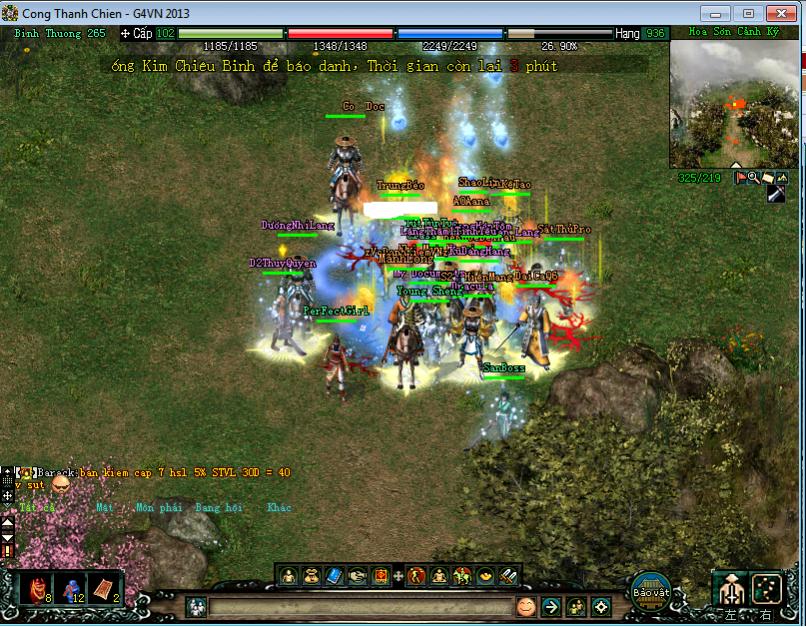The height and width of the screenshot is (627, 806).
Task: Open the blue book icon in toolbar
Action: click(x=334, y=575)
